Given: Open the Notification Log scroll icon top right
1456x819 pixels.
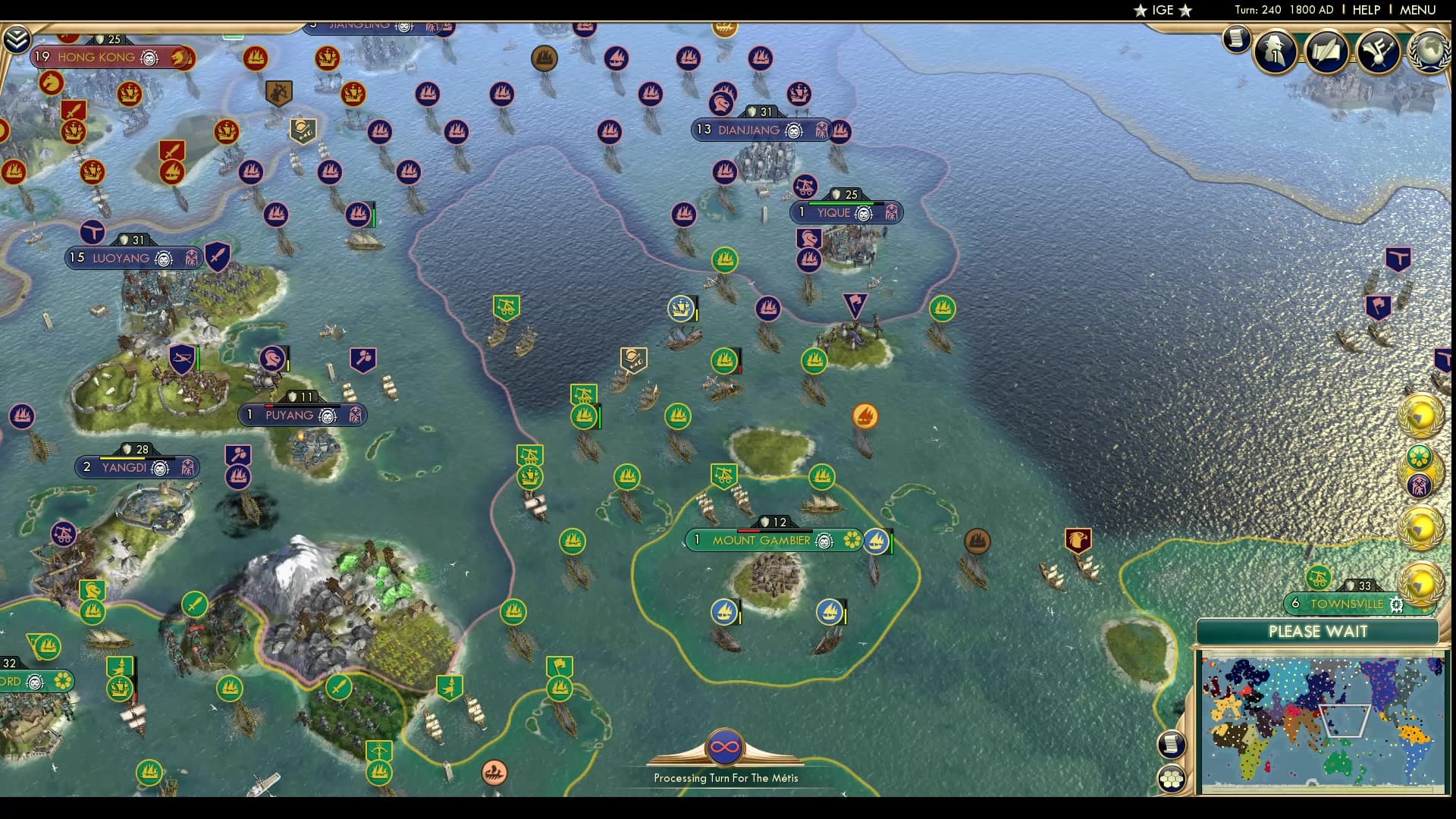Looking at the screenshot, I should point(1236,39).
